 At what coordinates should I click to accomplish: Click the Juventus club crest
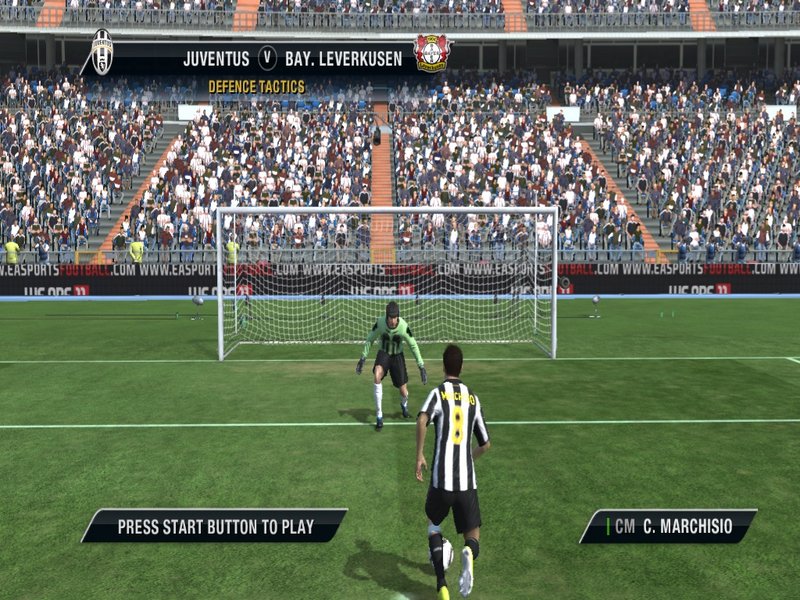[102, 52]
